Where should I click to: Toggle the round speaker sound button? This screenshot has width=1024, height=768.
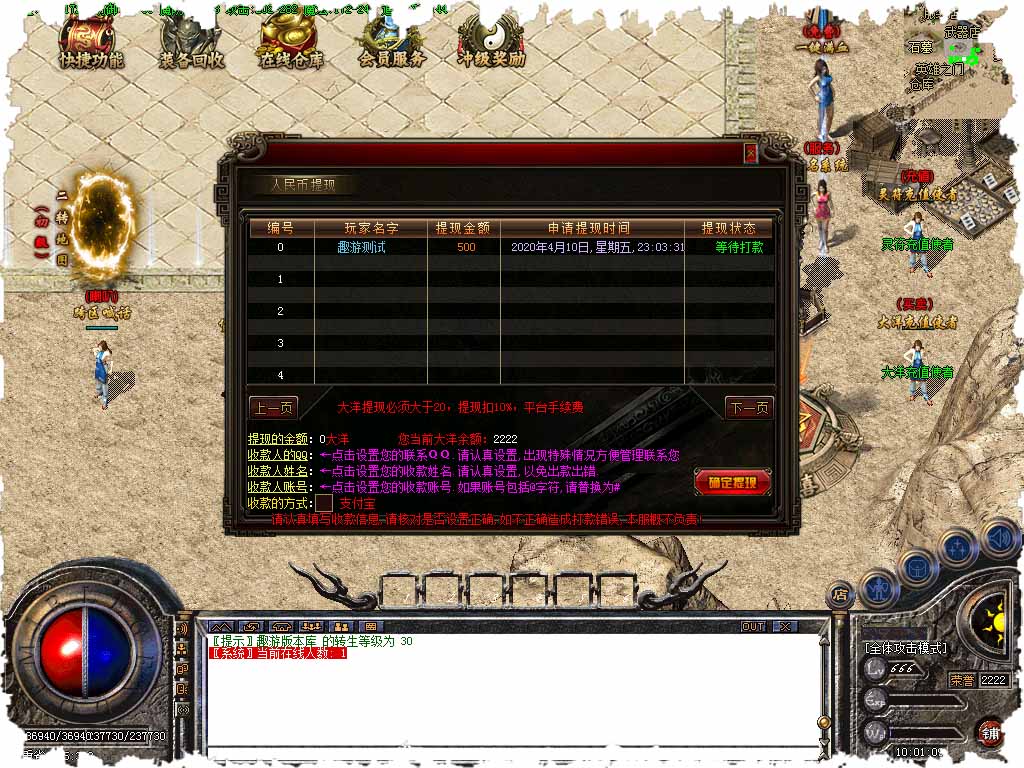999,537
